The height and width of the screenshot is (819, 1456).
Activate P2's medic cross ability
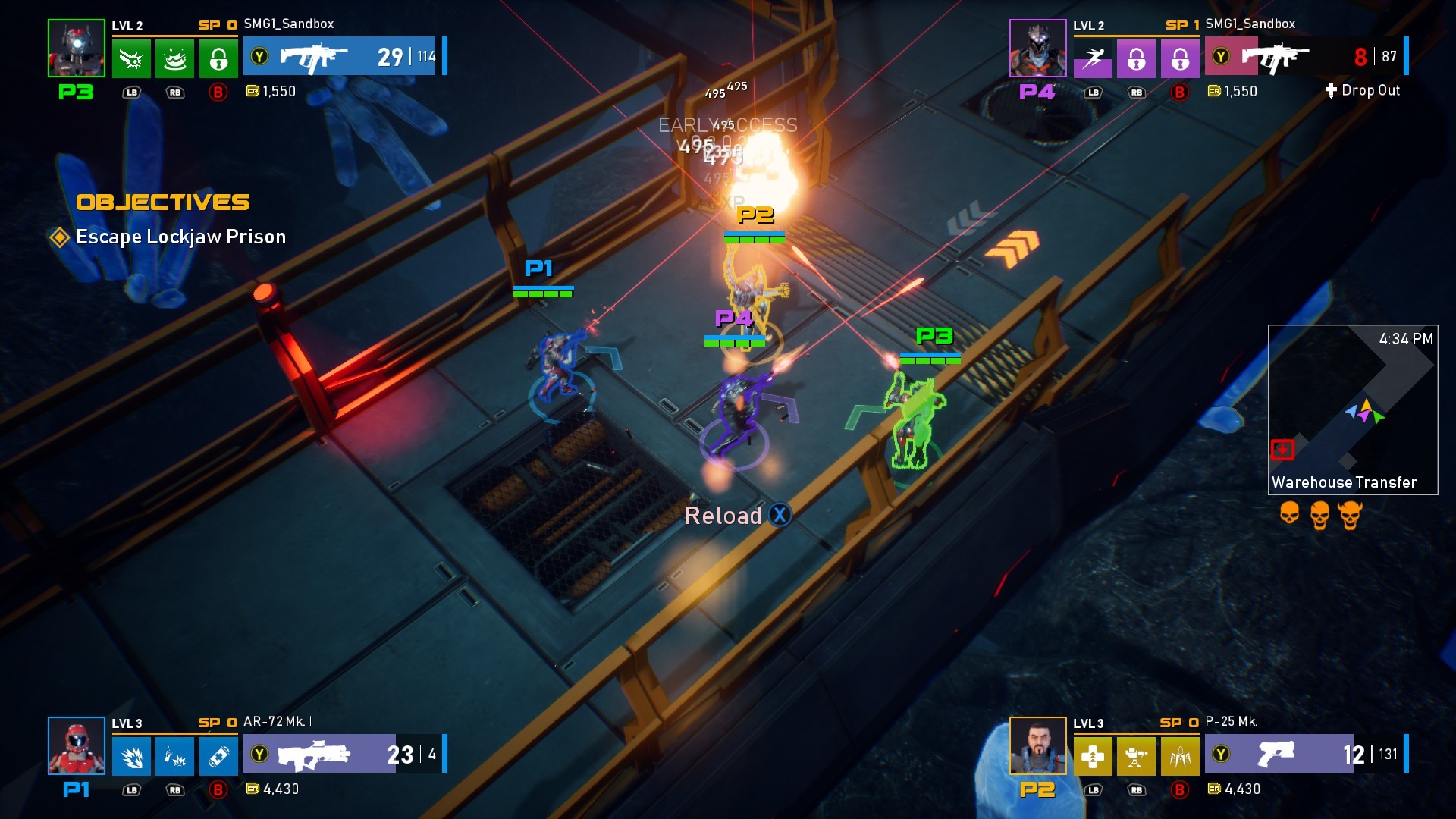coord(1093,756)
